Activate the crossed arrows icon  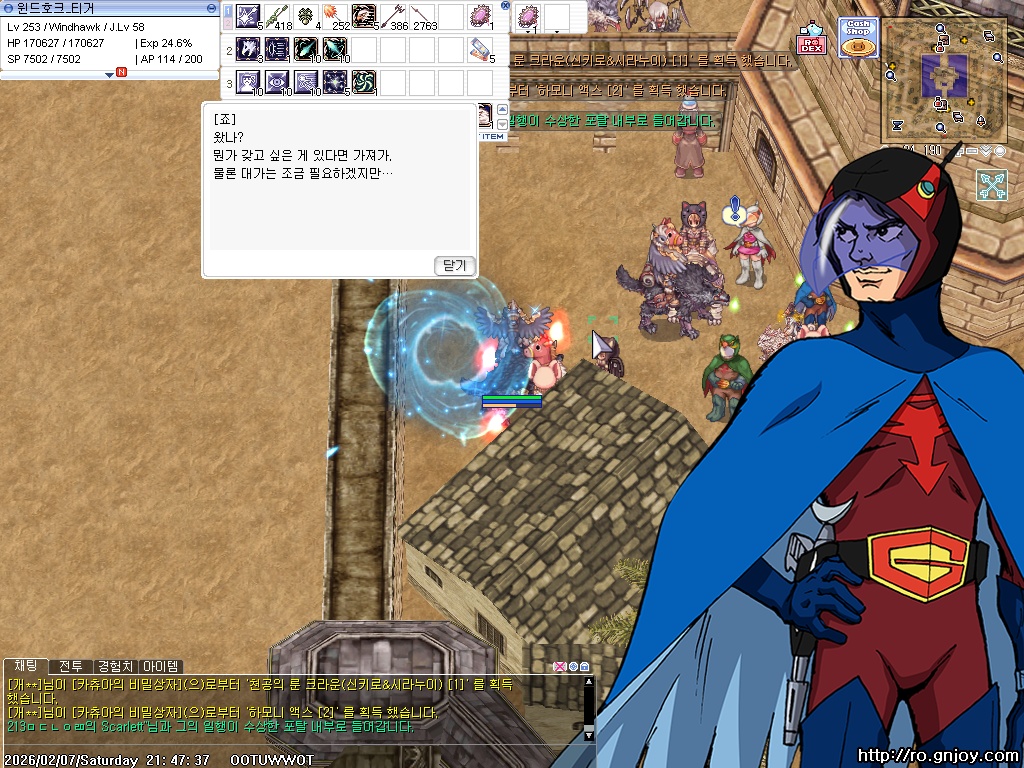[x=991, y=185]
